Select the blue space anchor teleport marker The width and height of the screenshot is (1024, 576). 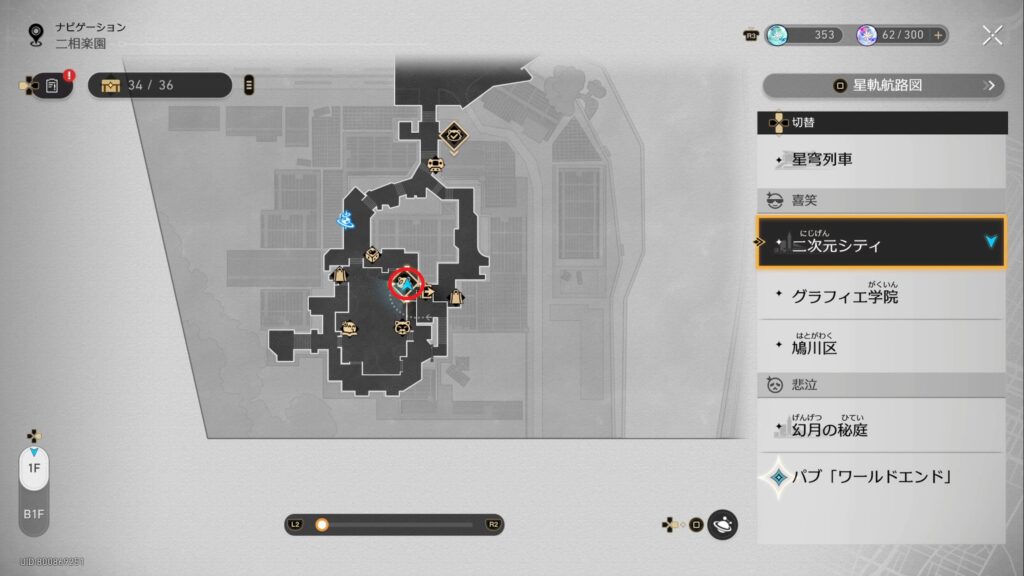pyautogui.click(x=346, y=217)
